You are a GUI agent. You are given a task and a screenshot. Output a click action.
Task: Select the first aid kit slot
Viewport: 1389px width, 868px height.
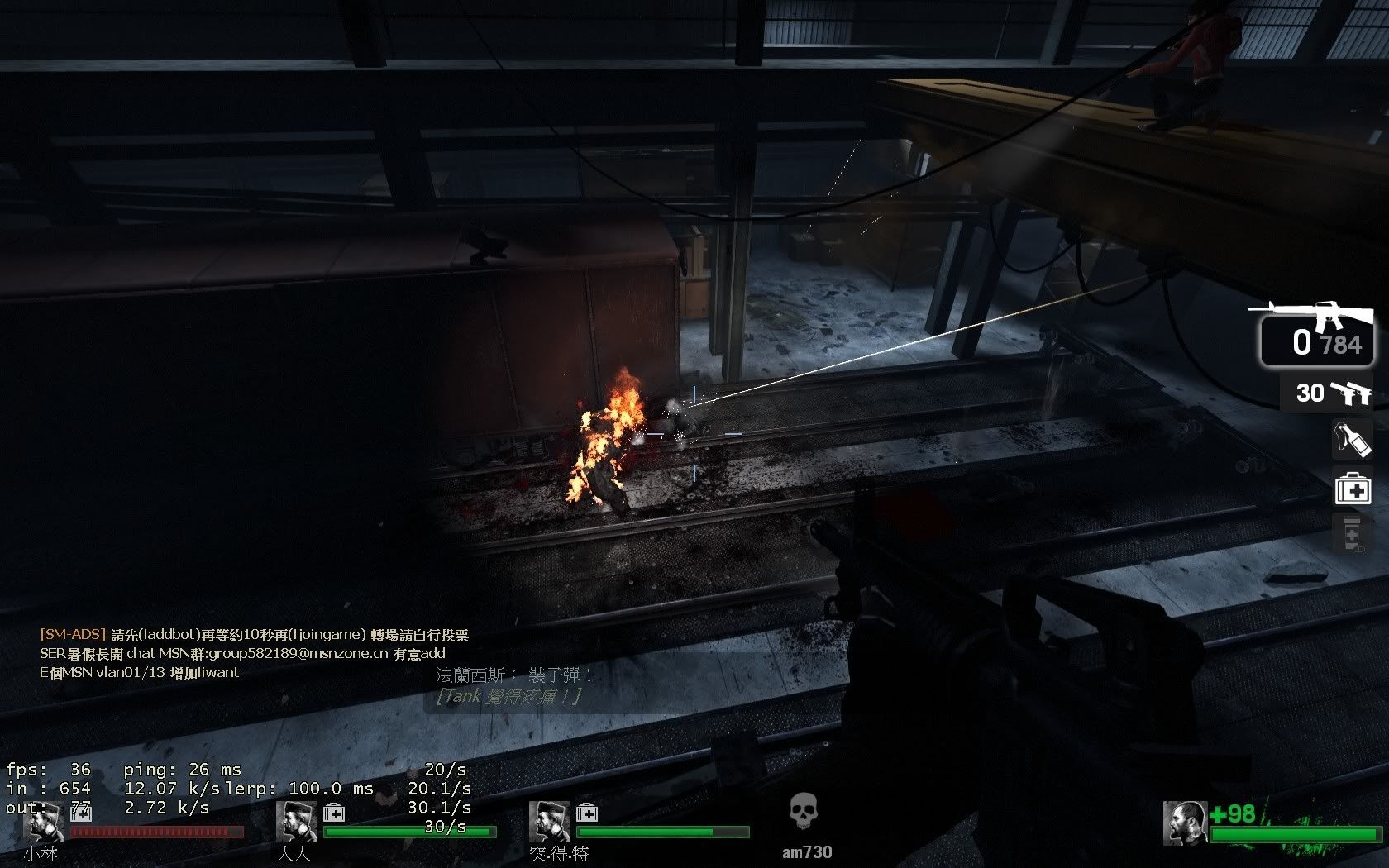(x=1353, y=488)
